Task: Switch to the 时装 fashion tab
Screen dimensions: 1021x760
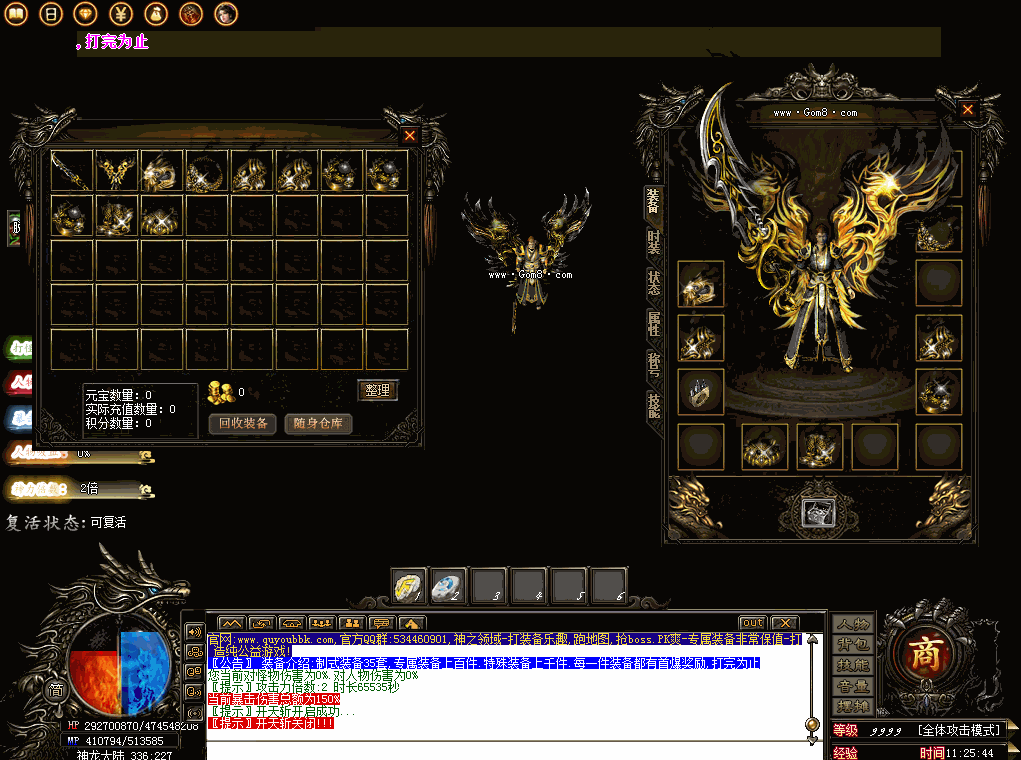Action: coord(653,240)
